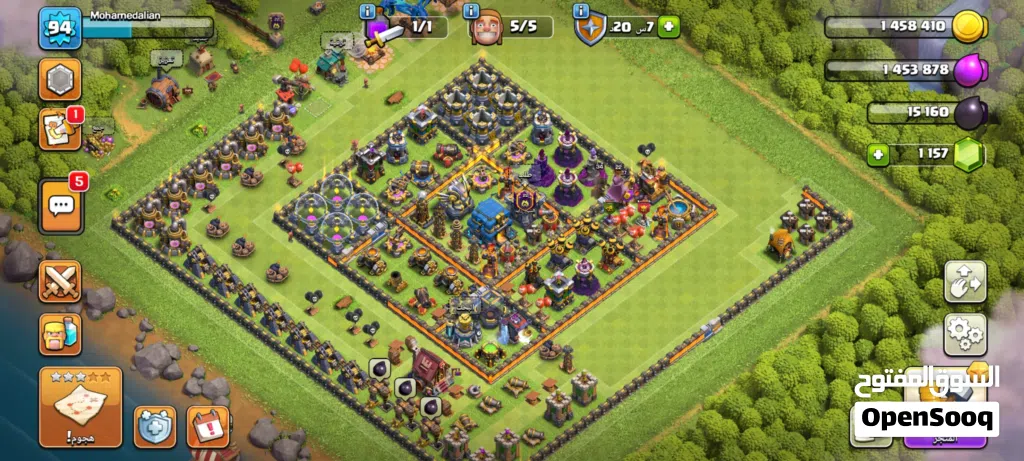1024x461 pixels.
Task: Open the chat speech bubble button
Action: pyautogui.click(x=61, y=204)
